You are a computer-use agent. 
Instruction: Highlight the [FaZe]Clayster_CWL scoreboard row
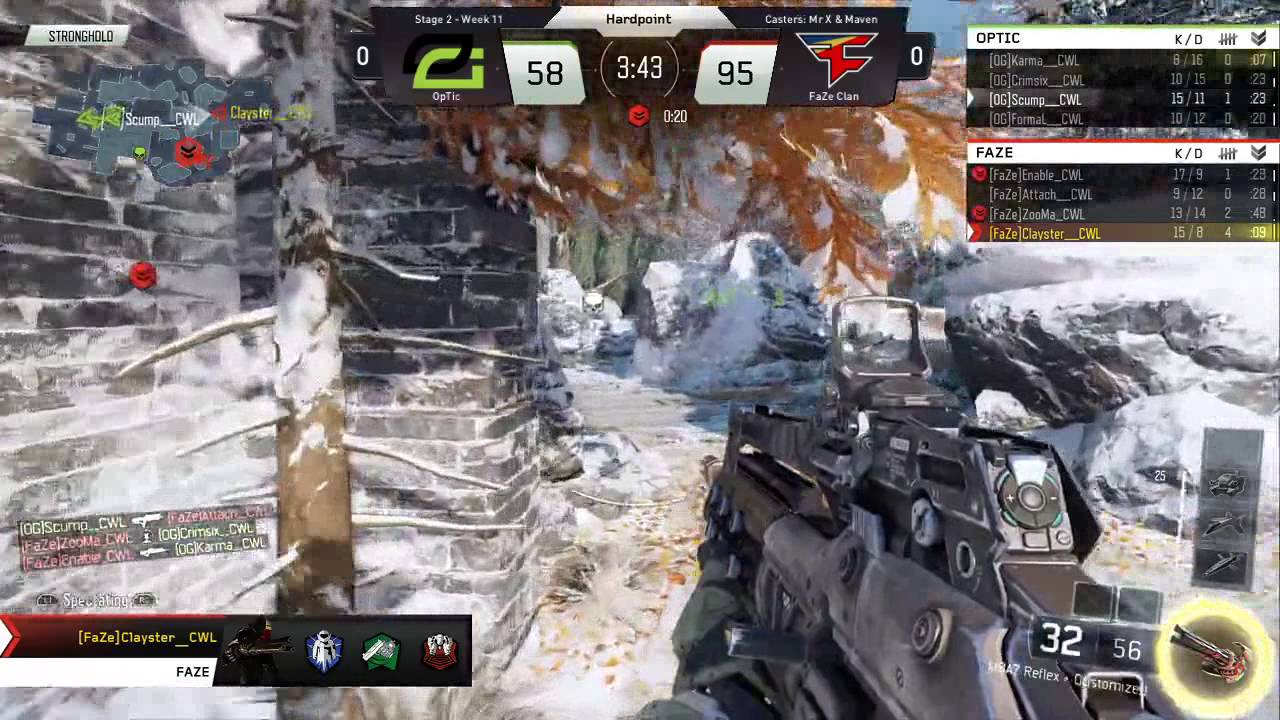click(x=1118, y=234)
